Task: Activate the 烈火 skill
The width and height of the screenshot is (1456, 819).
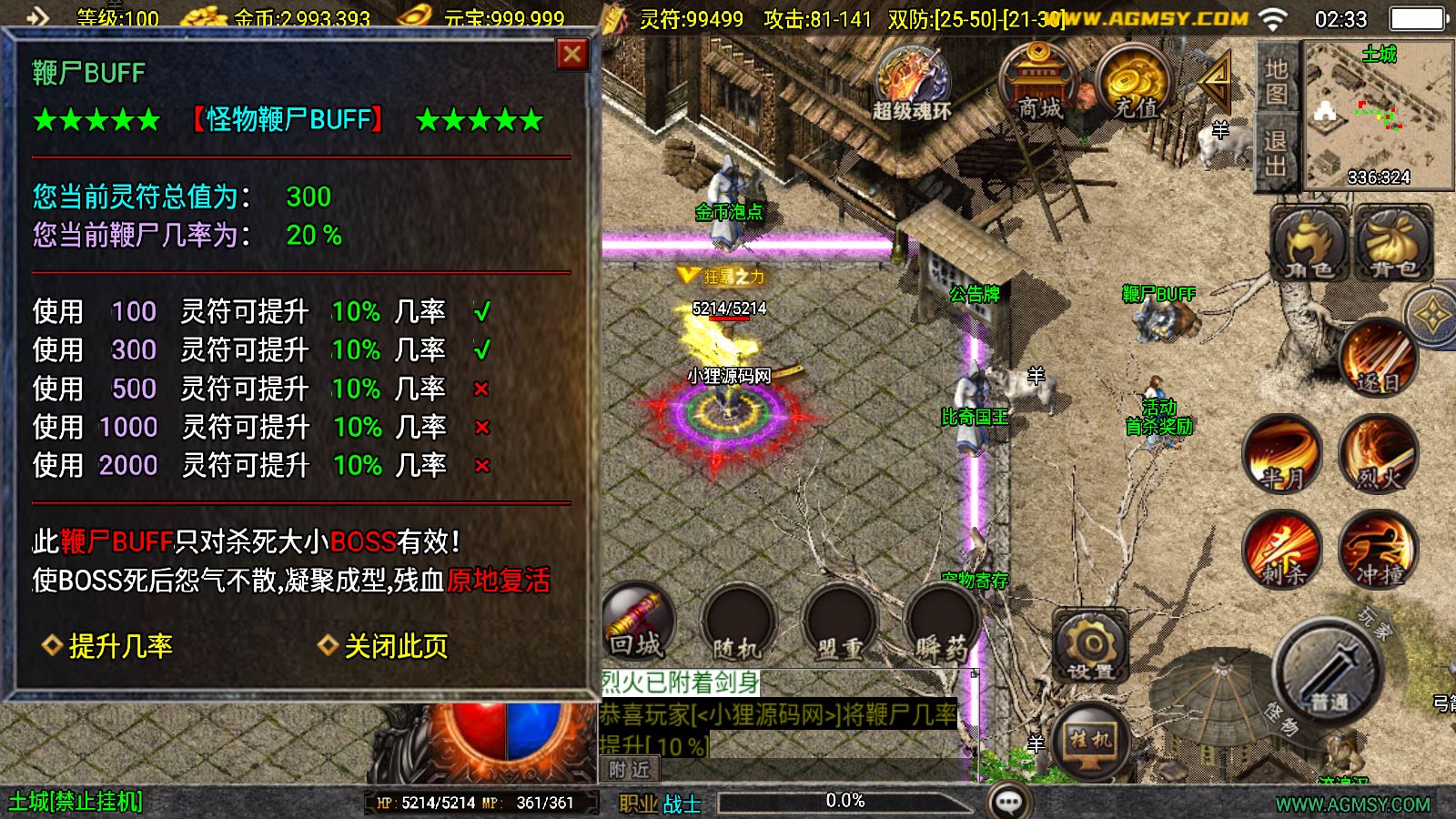Action: point(1377,454)
